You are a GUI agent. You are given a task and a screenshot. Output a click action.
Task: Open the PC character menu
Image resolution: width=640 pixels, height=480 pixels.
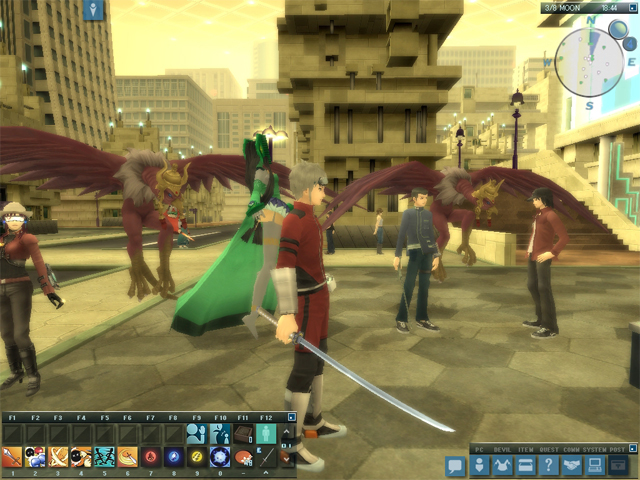(479, 465)
